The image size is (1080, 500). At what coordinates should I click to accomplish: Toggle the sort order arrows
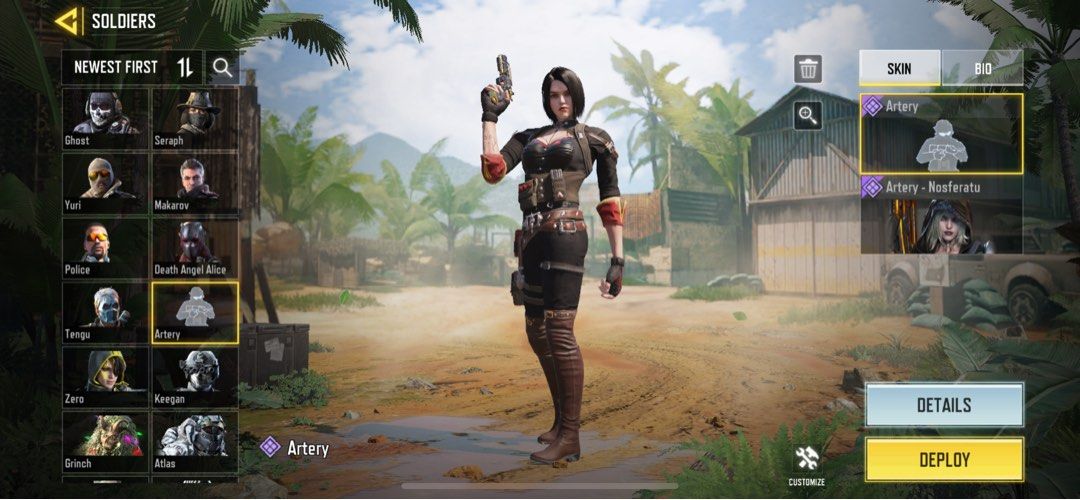[185, 67]
